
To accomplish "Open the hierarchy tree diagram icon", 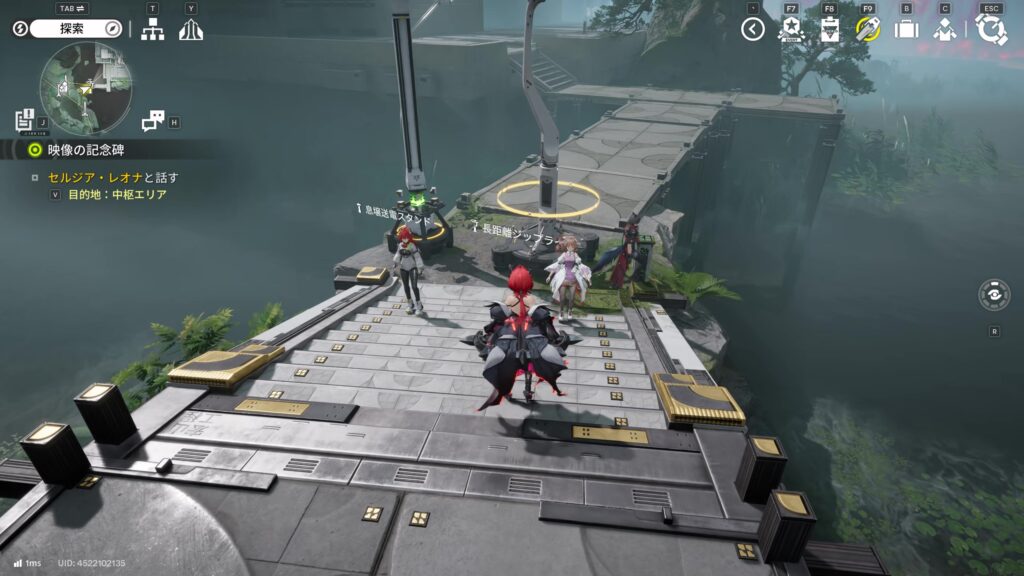I will pyautogui.click(x=152, y=30).
